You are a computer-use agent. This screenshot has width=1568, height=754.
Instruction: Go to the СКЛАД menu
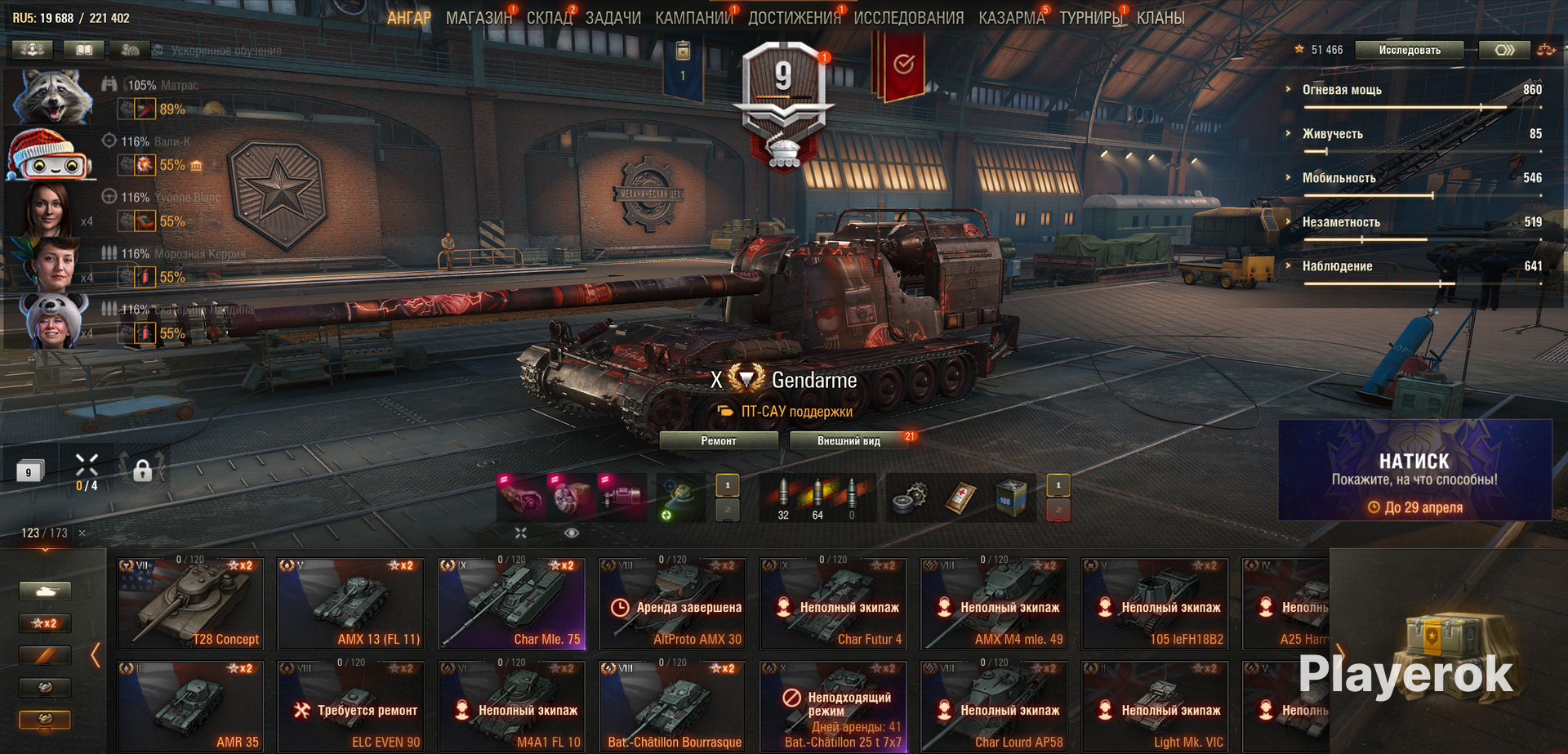[x=549, y=18]
